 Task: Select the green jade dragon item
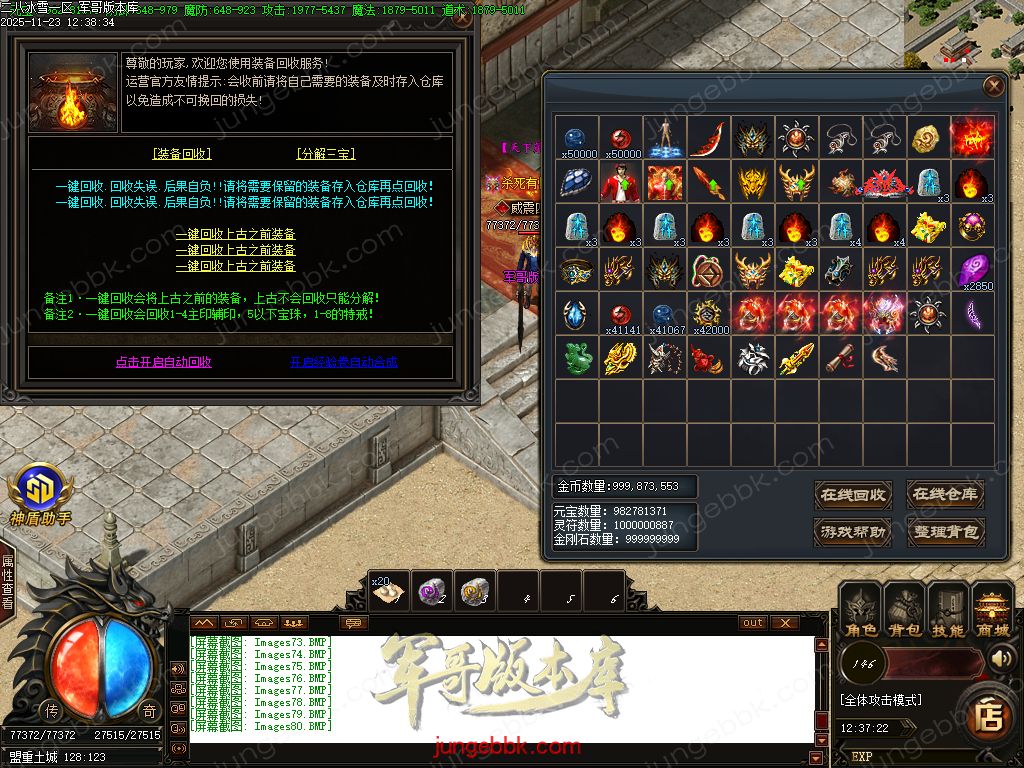point(575,358)
